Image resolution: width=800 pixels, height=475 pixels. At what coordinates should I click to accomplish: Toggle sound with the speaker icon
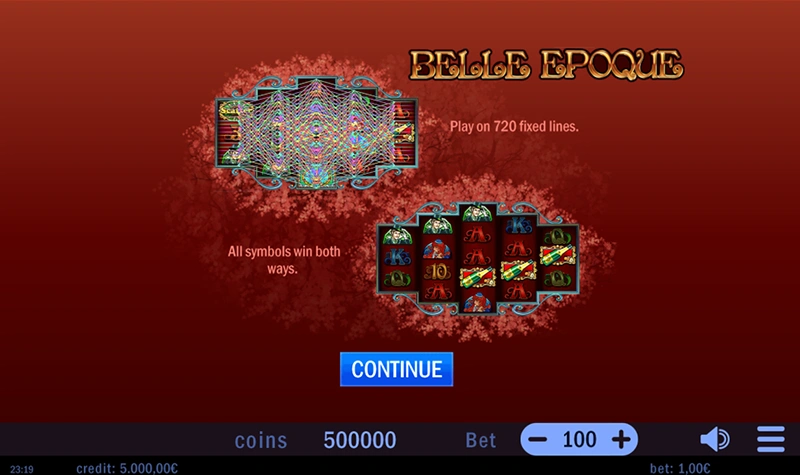714,439
